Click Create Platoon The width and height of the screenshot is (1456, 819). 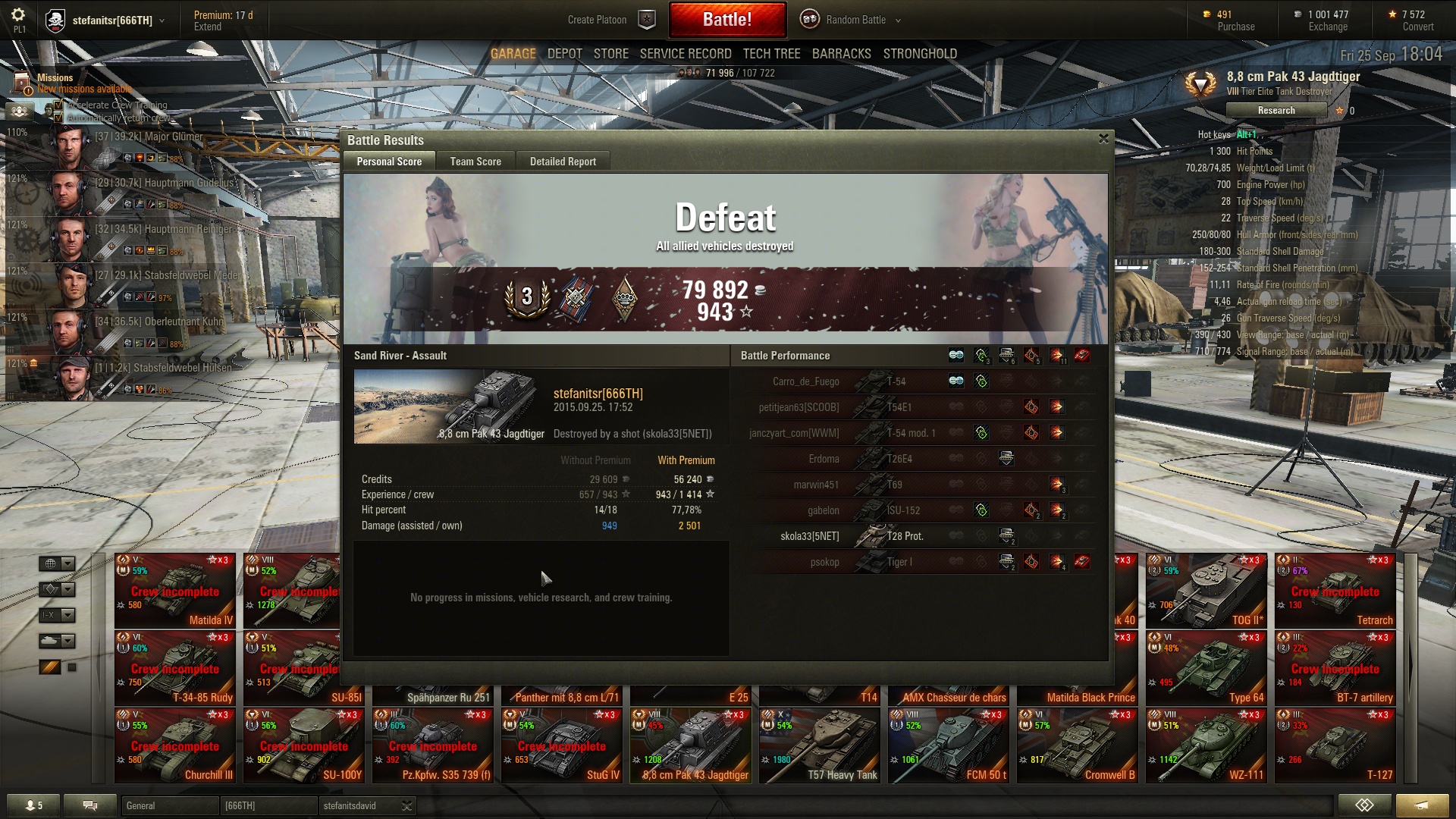[597, 20]
